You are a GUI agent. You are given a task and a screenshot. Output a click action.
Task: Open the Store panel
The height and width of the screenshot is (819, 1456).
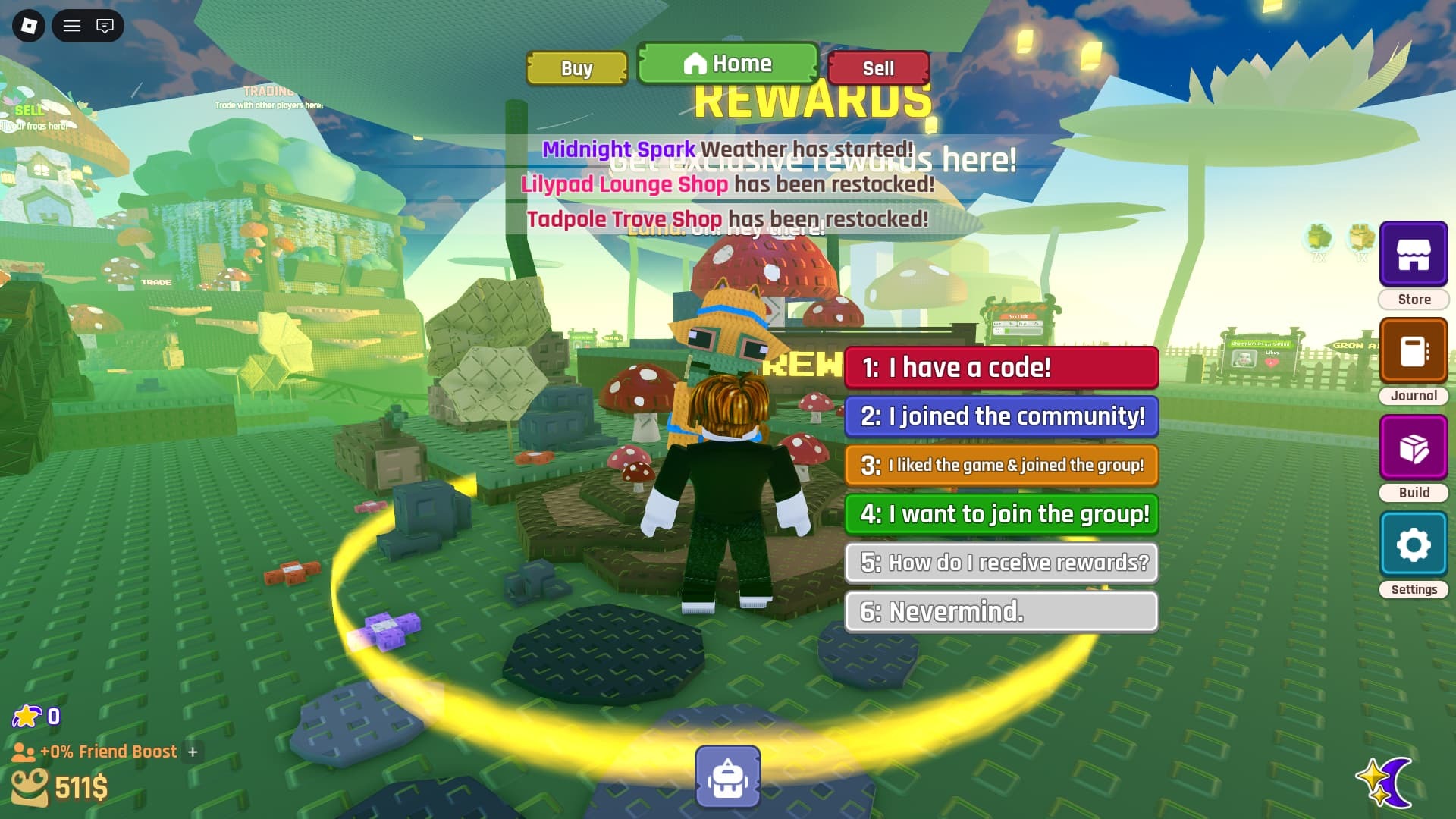click(1413, 254)
